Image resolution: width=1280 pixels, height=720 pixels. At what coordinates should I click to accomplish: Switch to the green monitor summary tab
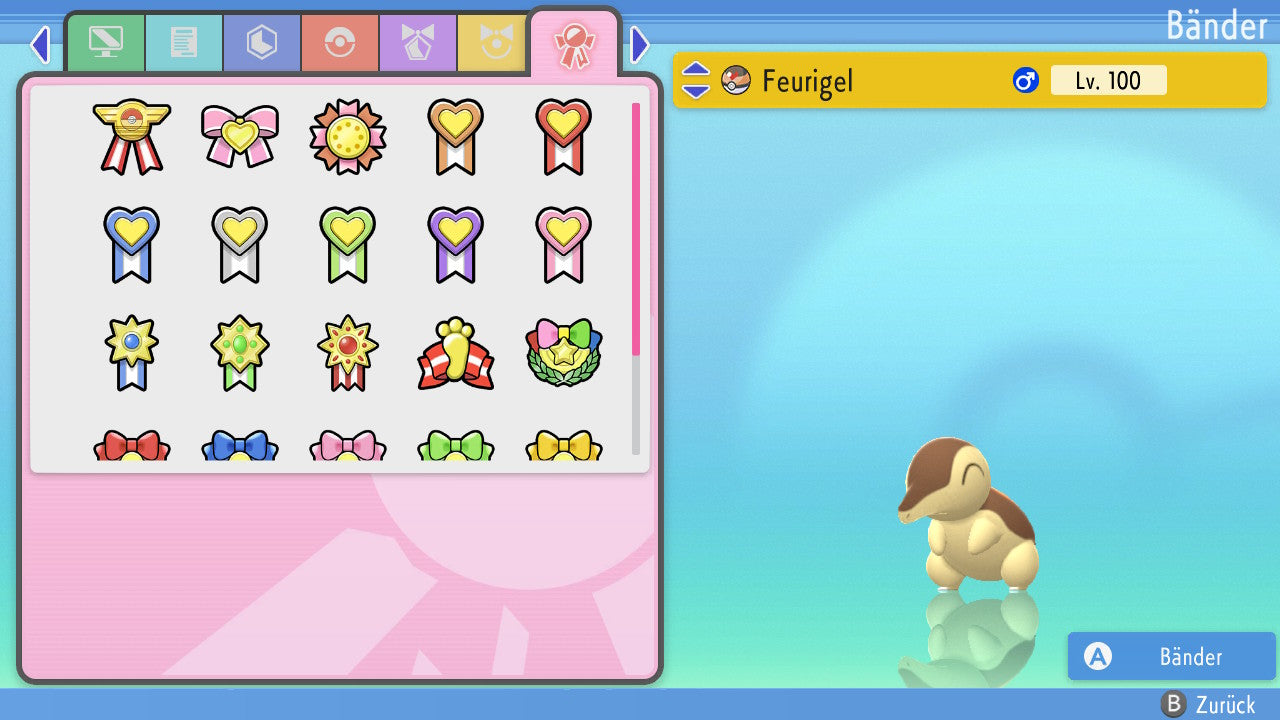pos(106,43)
